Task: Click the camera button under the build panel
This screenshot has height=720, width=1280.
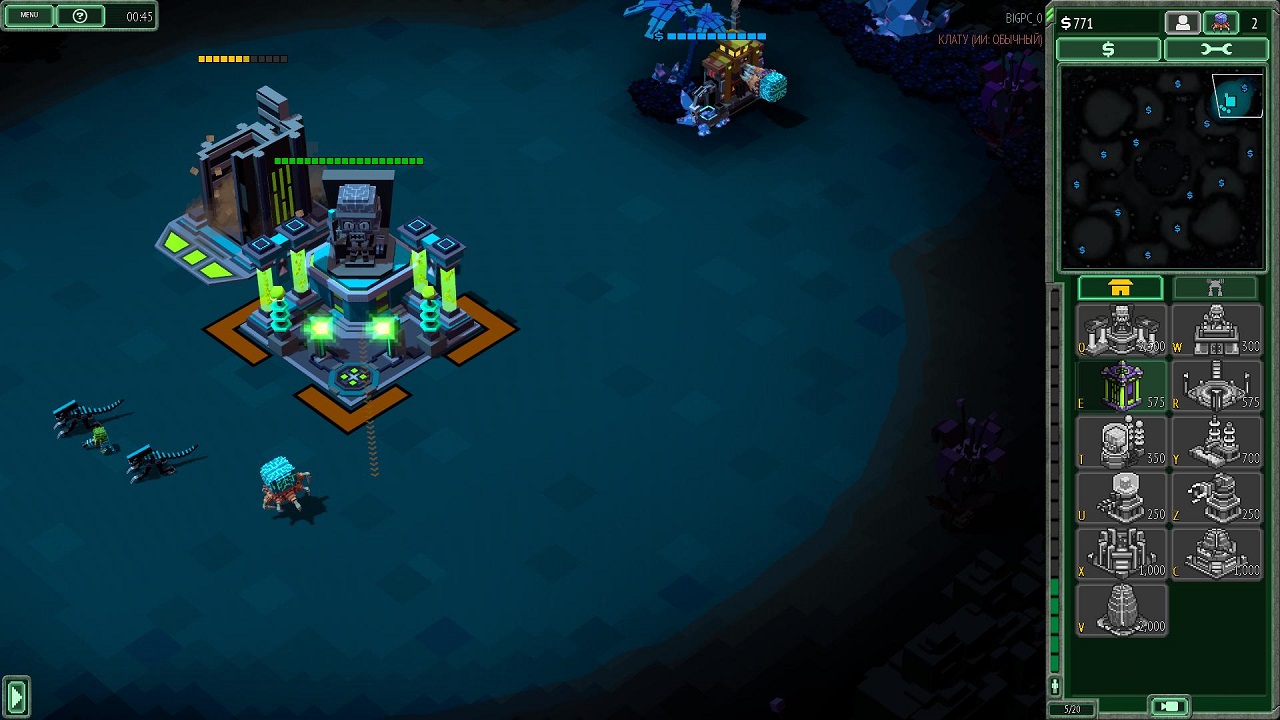Action: [x=1171, y=707]
